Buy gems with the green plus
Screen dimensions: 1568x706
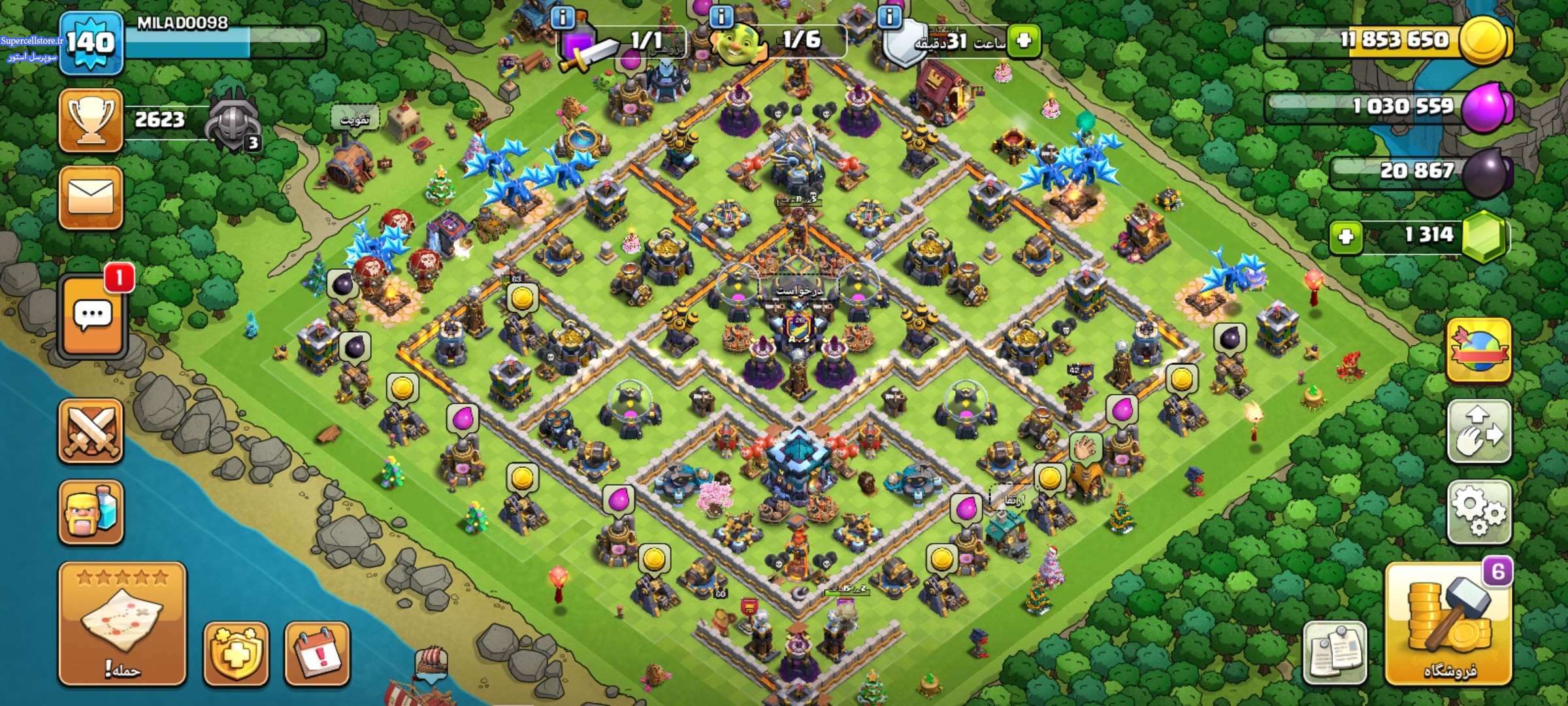(x=1346, y=236)
